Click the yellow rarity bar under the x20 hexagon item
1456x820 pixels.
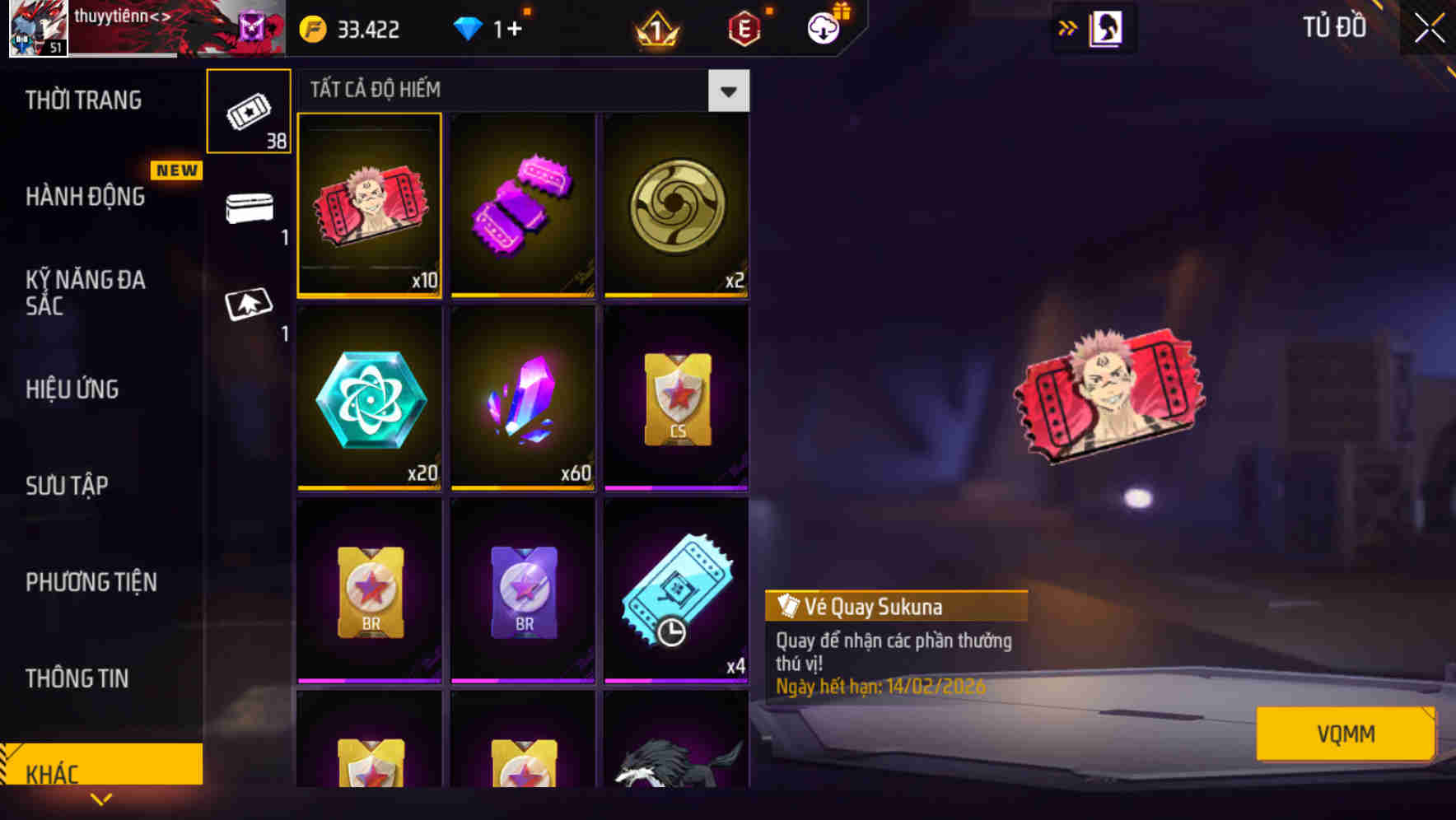(x=368, y=487)
